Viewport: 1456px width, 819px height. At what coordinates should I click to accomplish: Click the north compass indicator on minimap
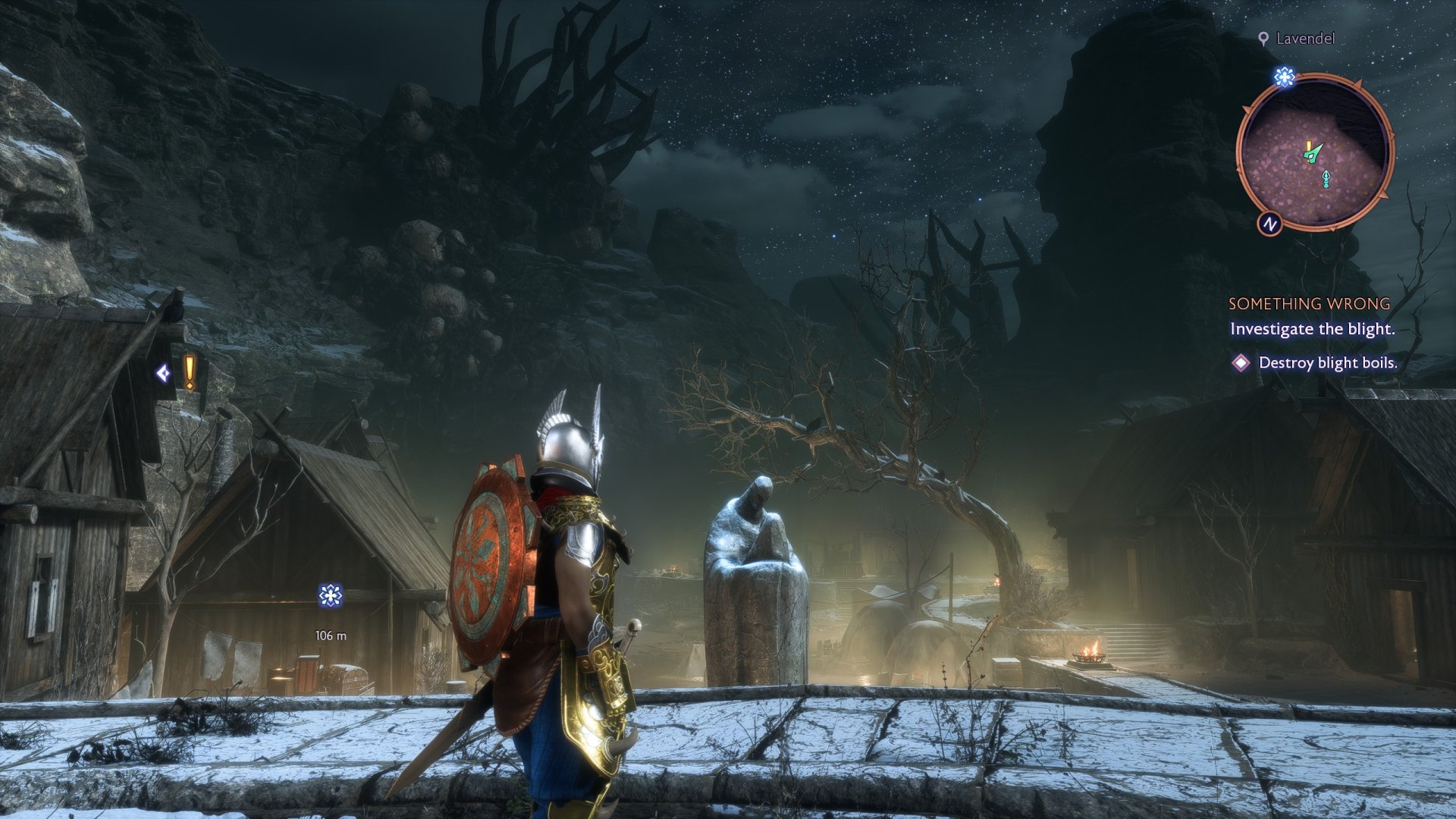[1269, 224]
